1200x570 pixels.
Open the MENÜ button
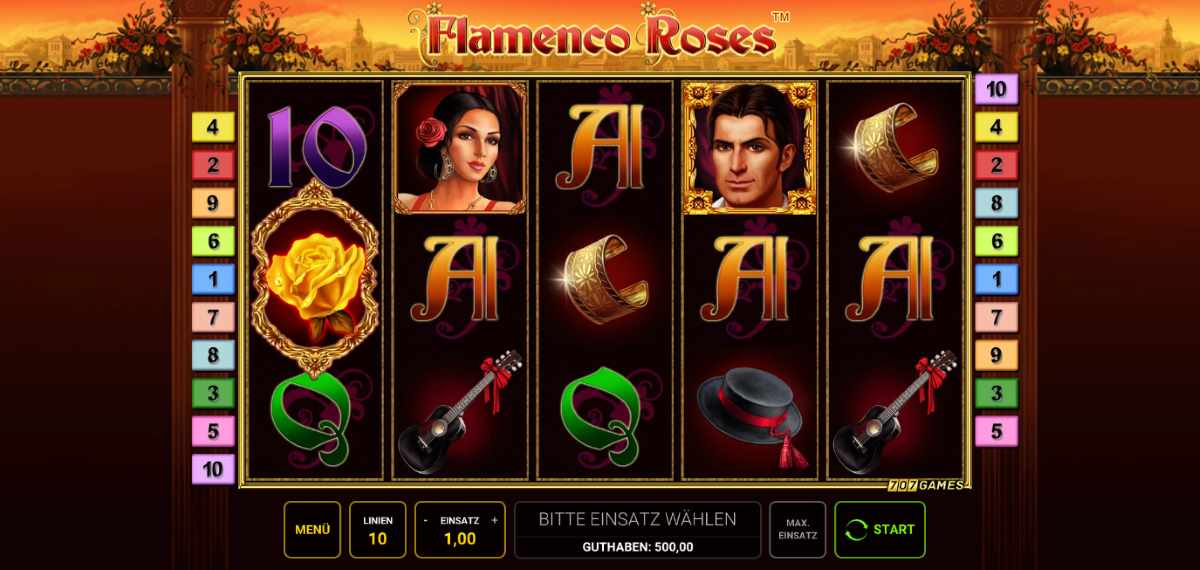312,529
